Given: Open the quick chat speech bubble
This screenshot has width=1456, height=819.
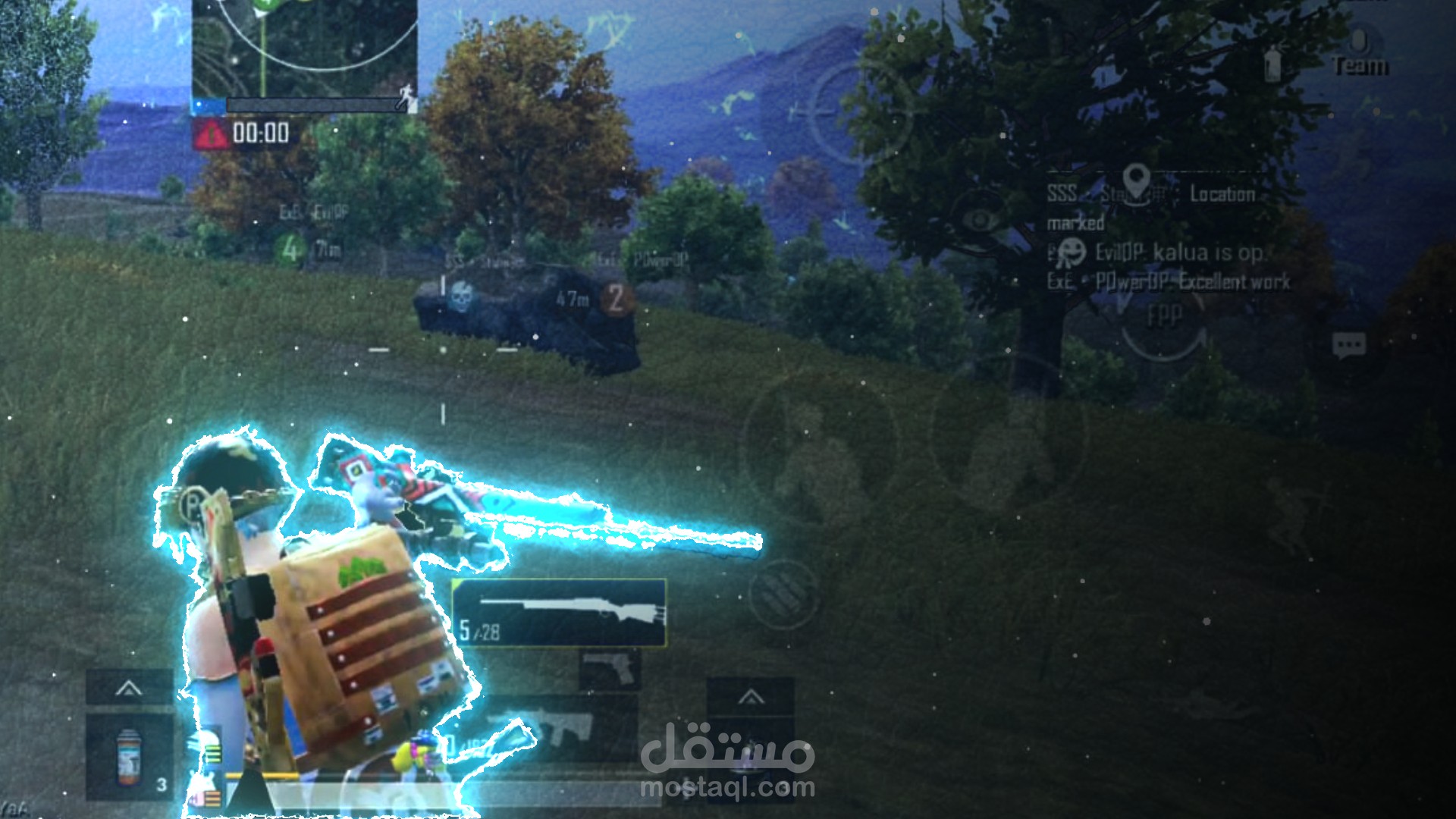Looking at the screenshot, I should 1349,346.
